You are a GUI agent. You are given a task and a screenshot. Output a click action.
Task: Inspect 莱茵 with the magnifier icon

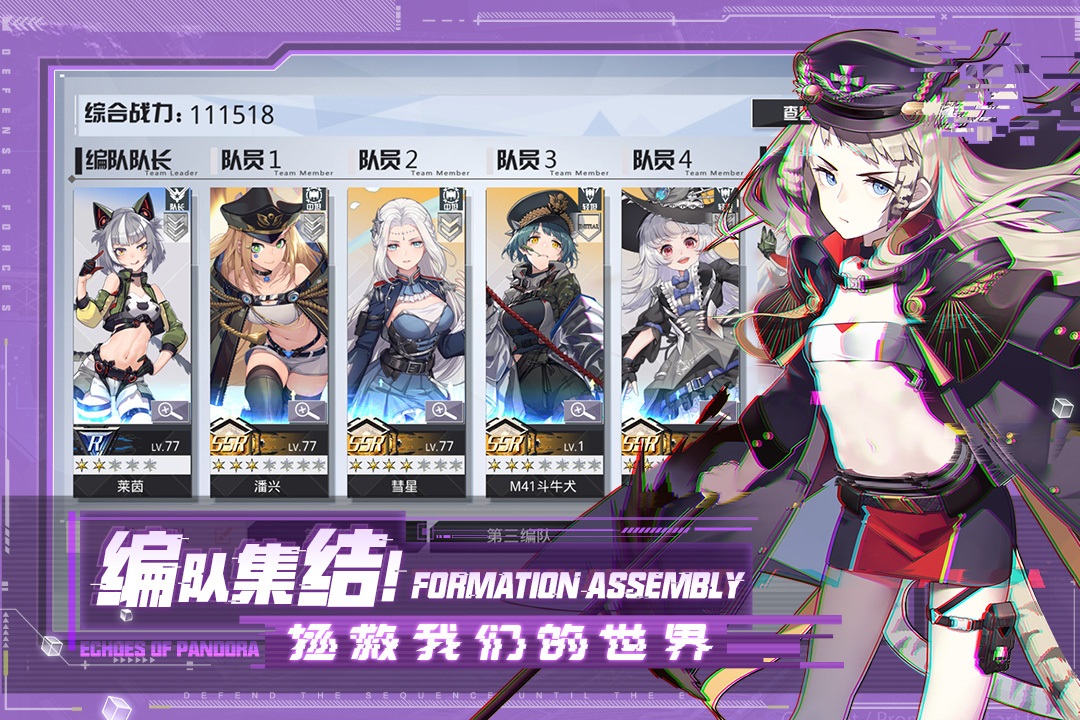(170, 410)
